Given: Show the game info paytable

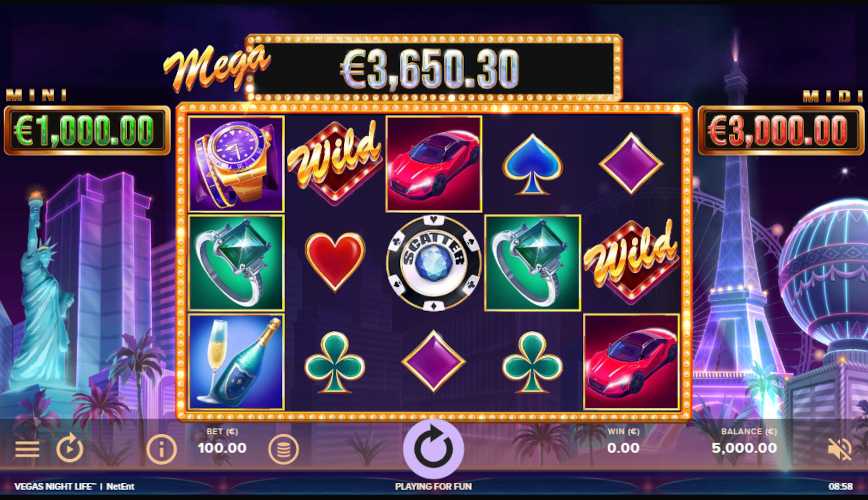Looking at the screenshot, I should click(x=161, y=449).
